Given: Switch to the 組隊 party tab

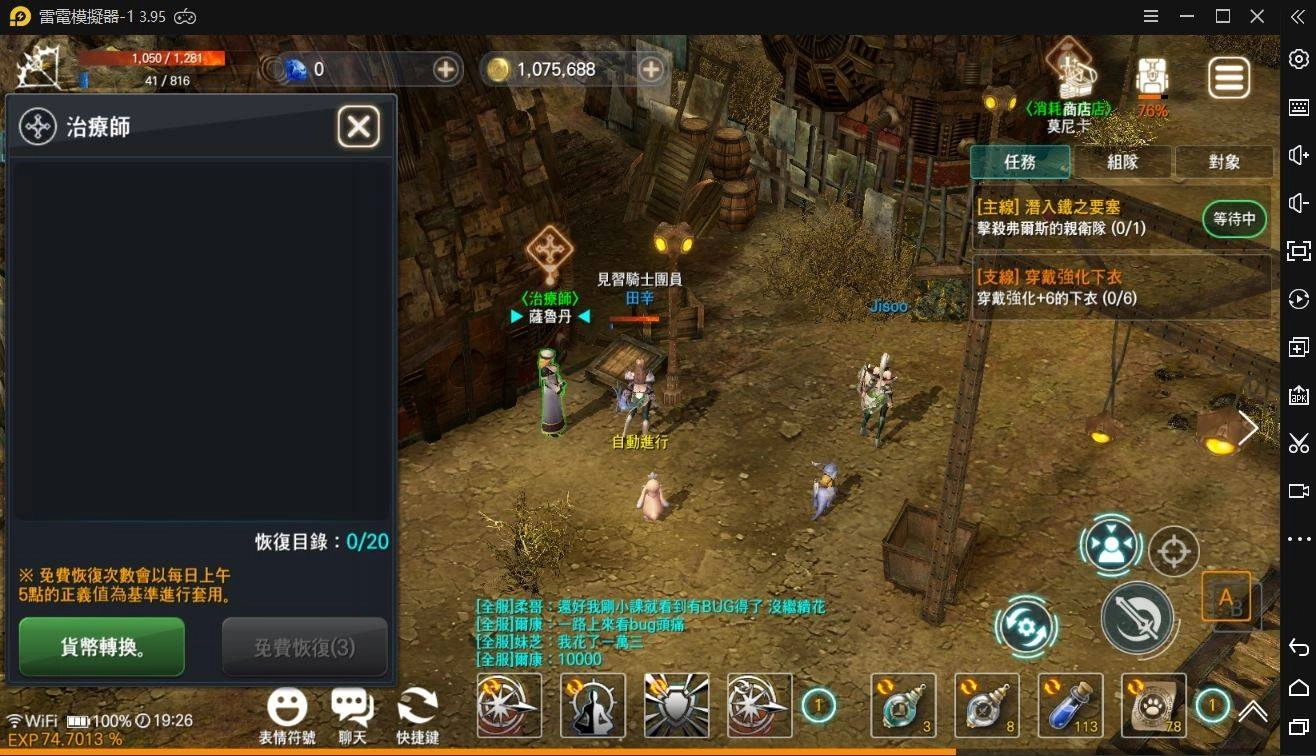Looking at the screenshot, I should click(x=1122, y=162).
